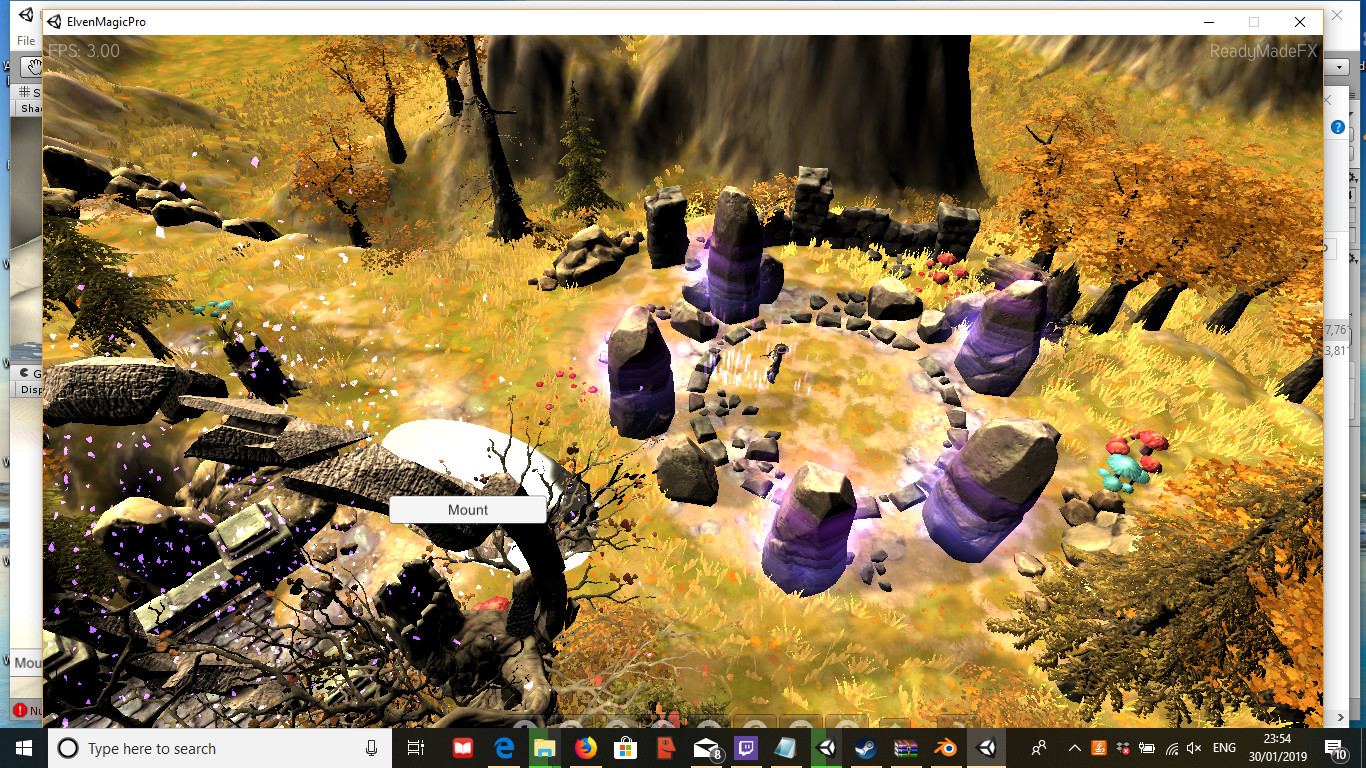Open Microsoft Store from the taskbar

626,748
